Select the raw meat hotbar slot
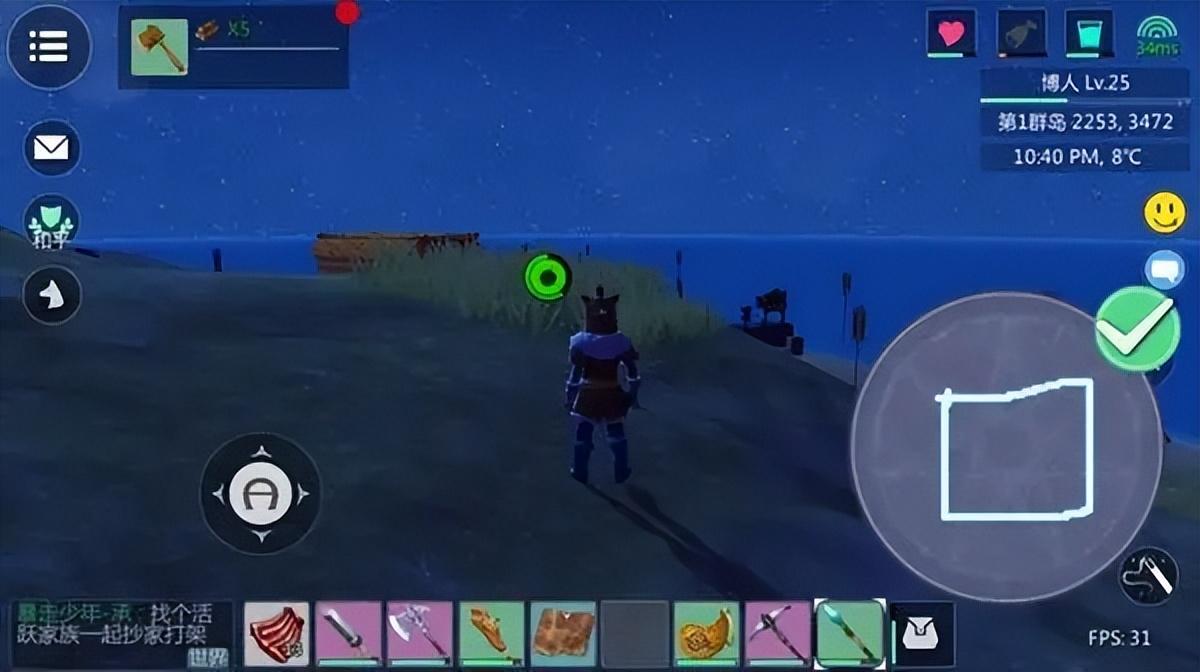Image resolution: width=1200 pixels, height=672 pixels. pyautogui.click(x=277, y=634)
